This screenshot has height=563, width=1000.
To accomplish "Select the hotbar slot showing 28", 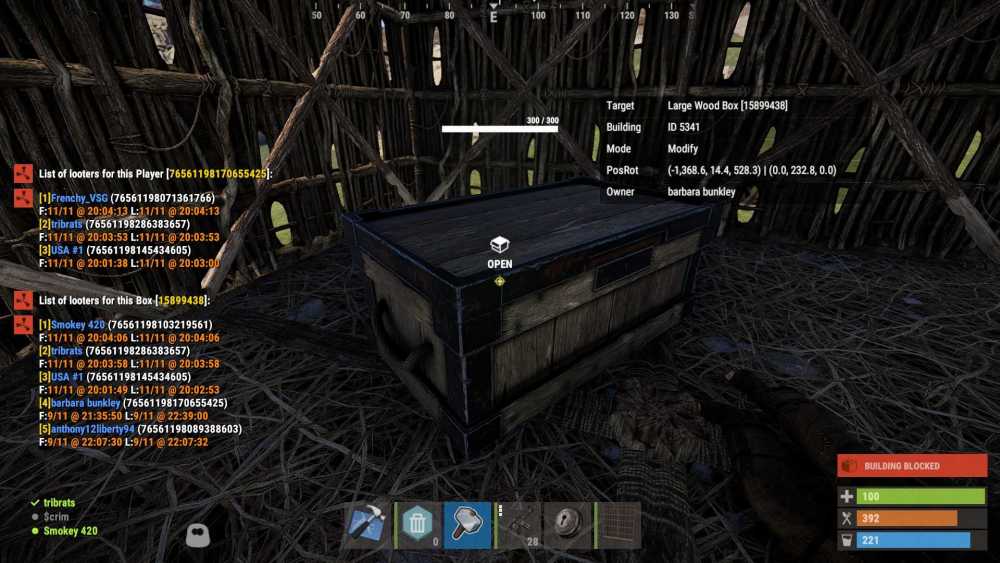I will [518, 525].
